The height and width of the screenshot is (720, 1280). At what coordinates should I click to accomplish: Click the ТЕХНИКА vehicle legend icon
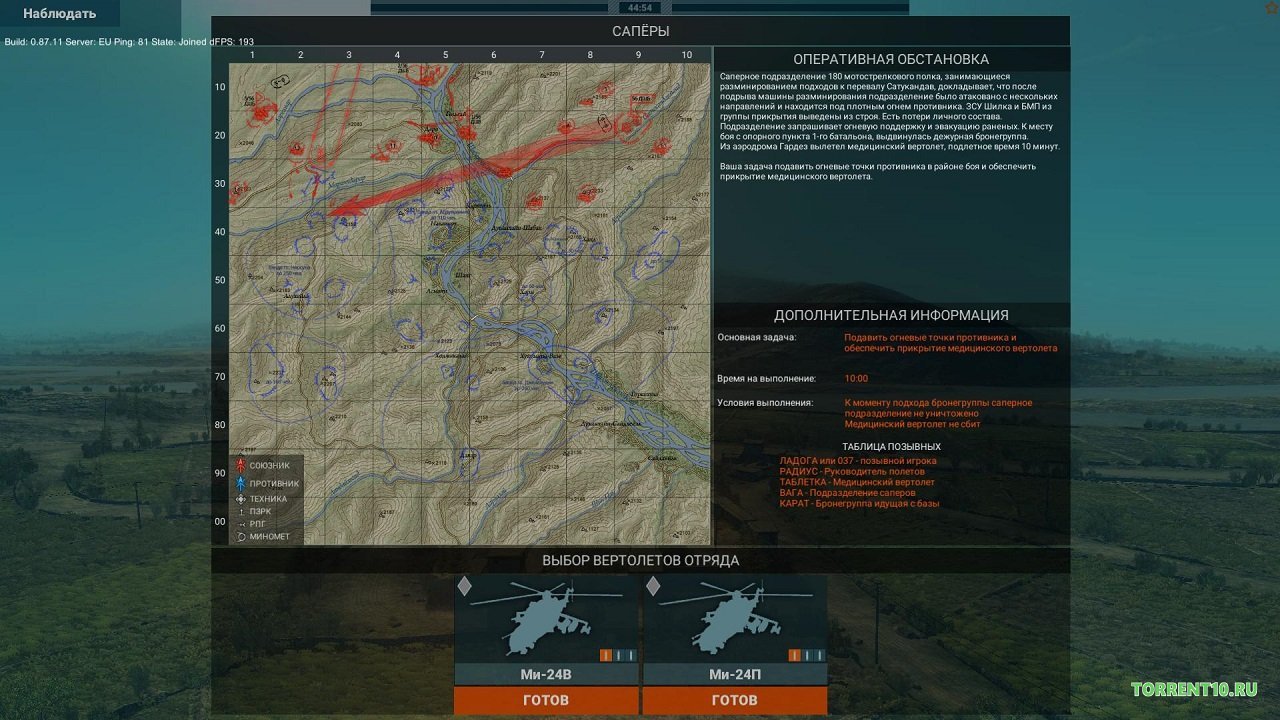241,499
